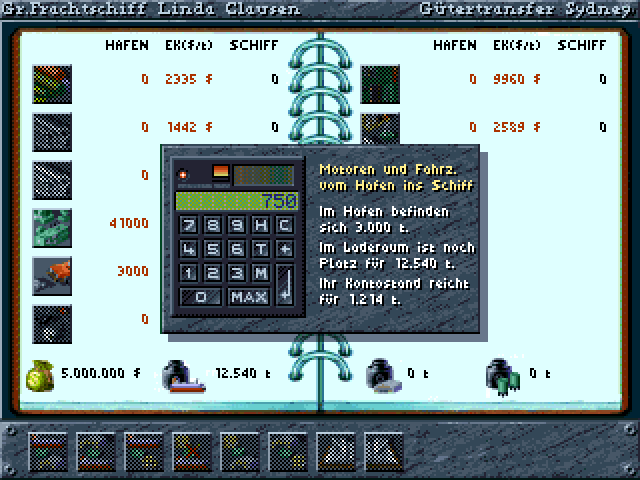640x480 pixels.
Task: Hit the 0 key on the calculator
Action: point(202,297)
